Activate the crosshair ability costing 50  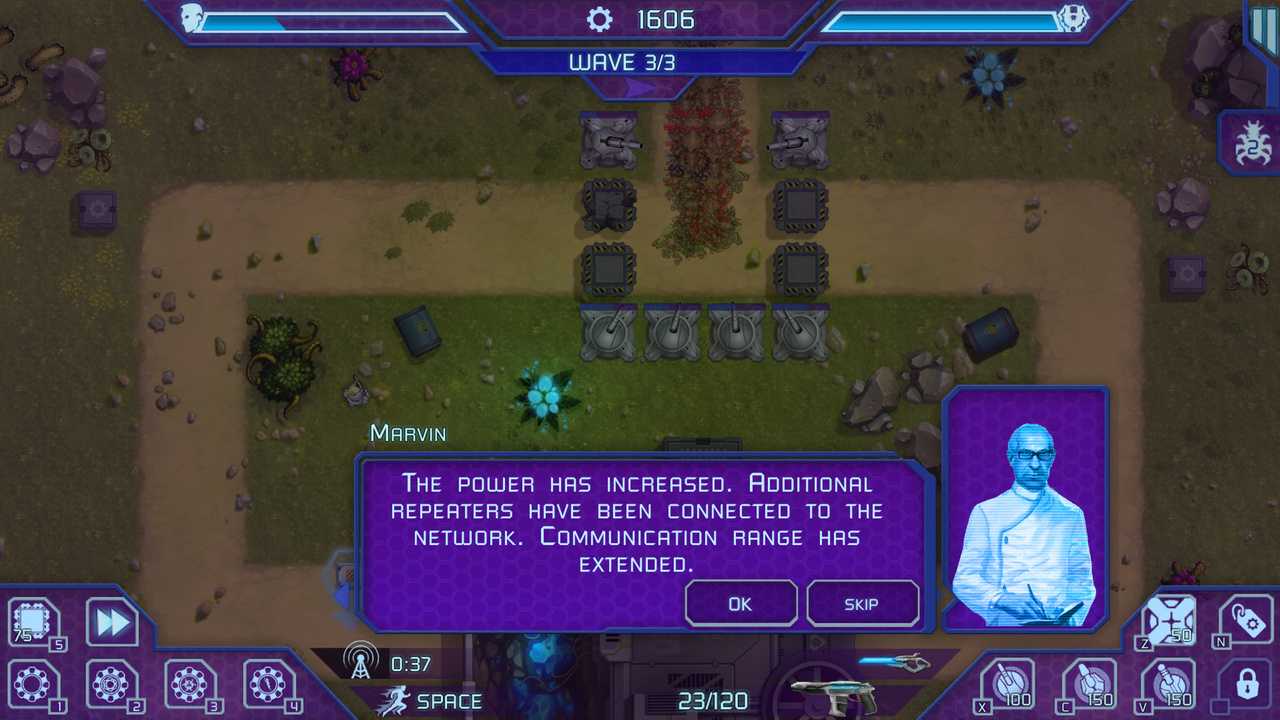click(1168, 620)
